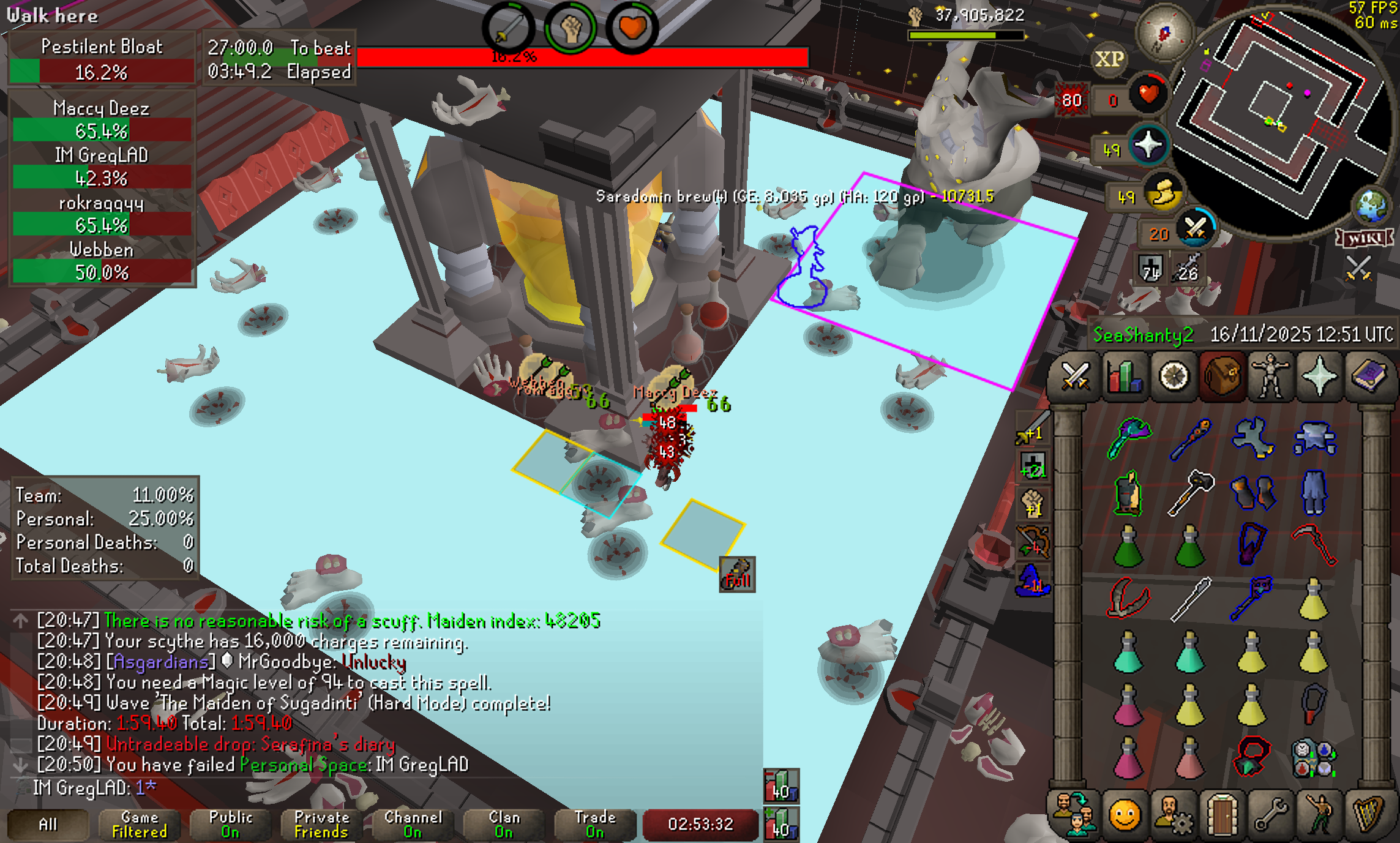This screenshot has height=843, width=1400.
Task: Switch chat to the Clan tab
Action: click(504, 824)
